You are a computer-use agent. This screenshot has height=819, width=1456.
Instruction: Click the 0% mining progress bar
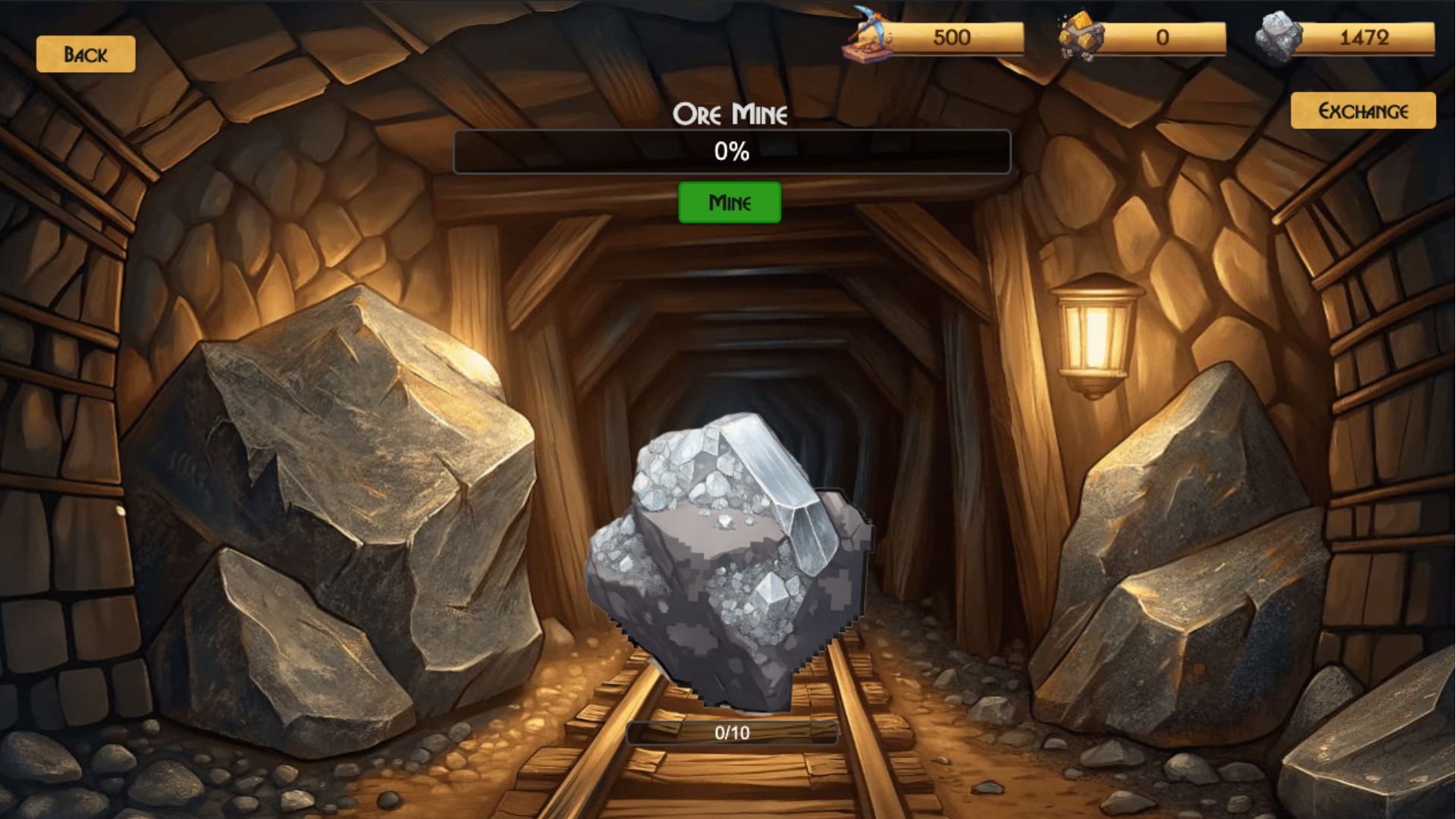pos(730,152)
